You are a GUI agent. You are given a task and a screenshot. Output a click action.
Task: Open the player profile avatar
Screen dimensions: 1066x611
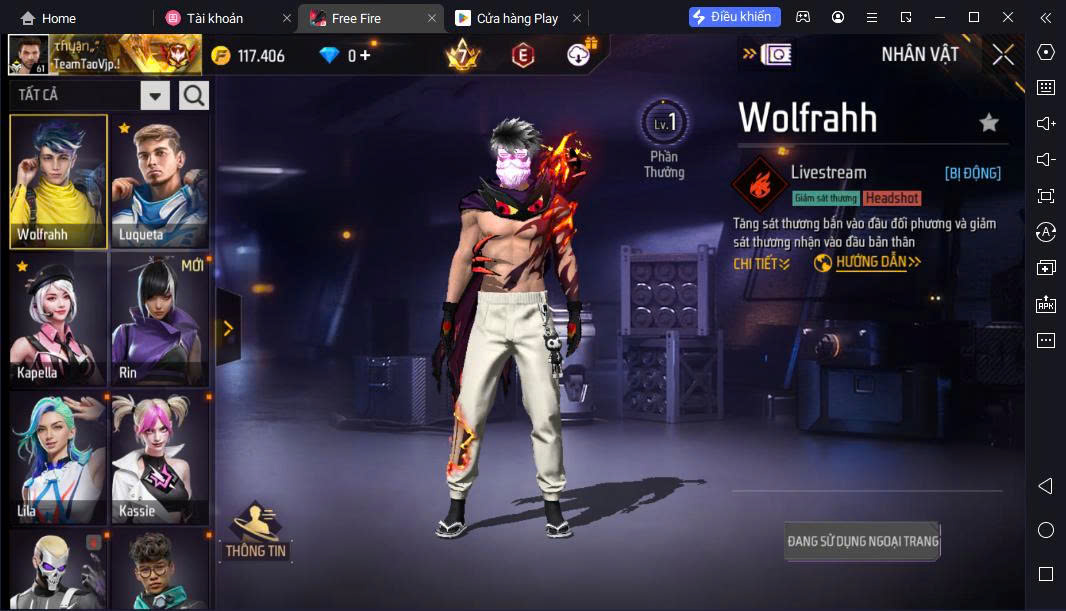28,55
